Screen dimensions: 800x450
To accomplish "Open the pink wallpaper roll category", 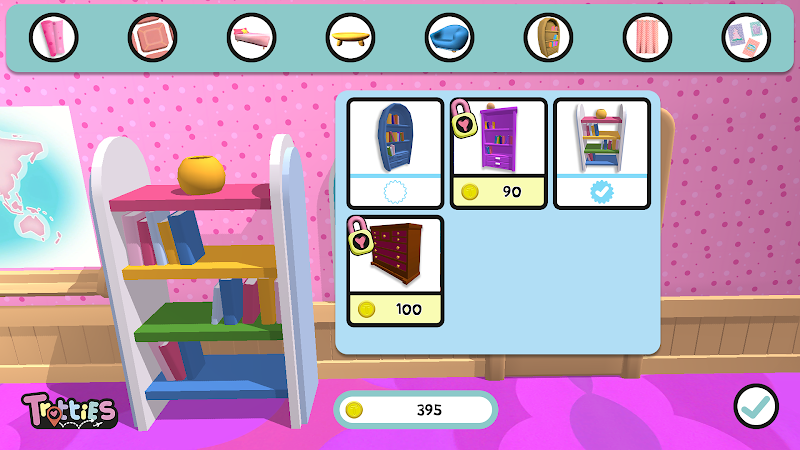I will coord(54,38).
